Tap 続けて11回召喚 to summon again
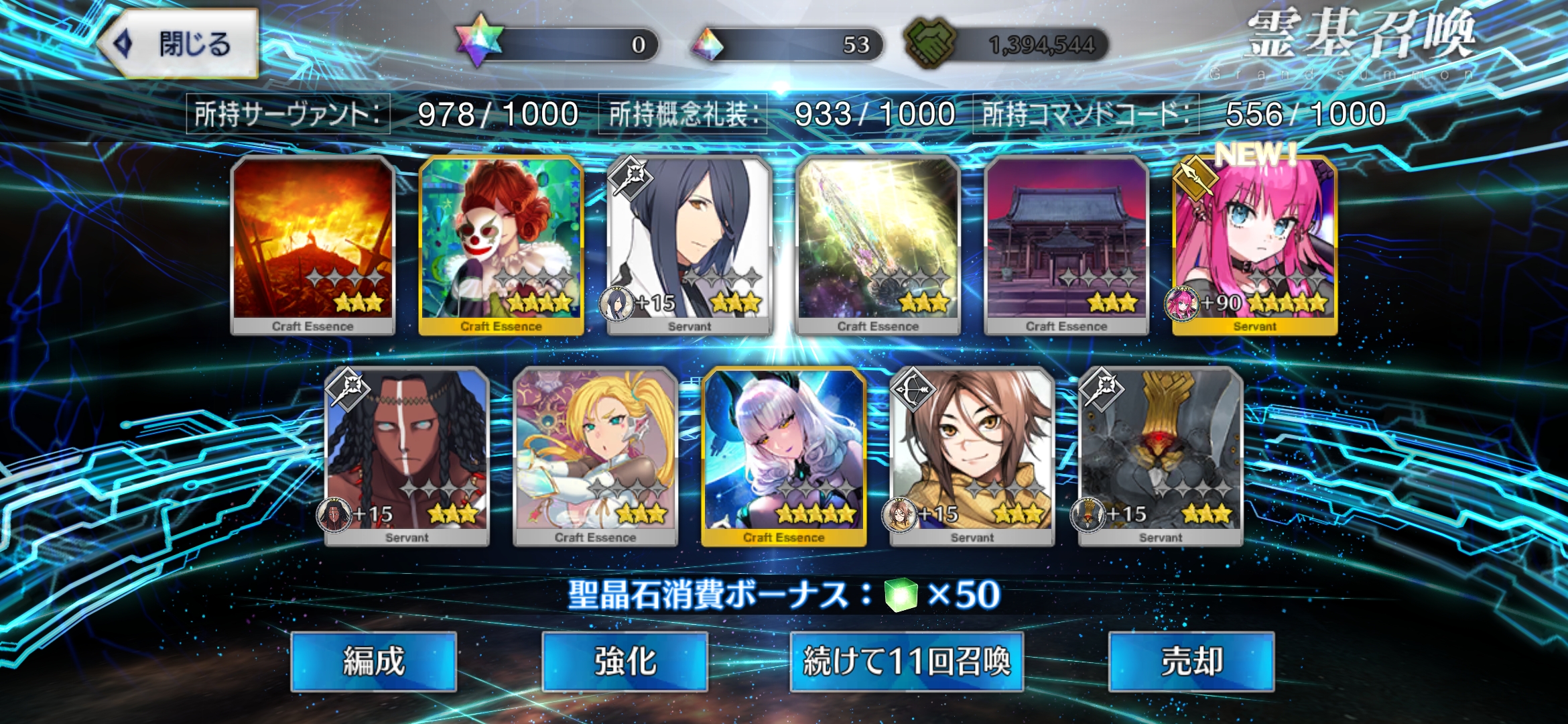The width and height of the screenshot is (1568, 724). [906, 662]
